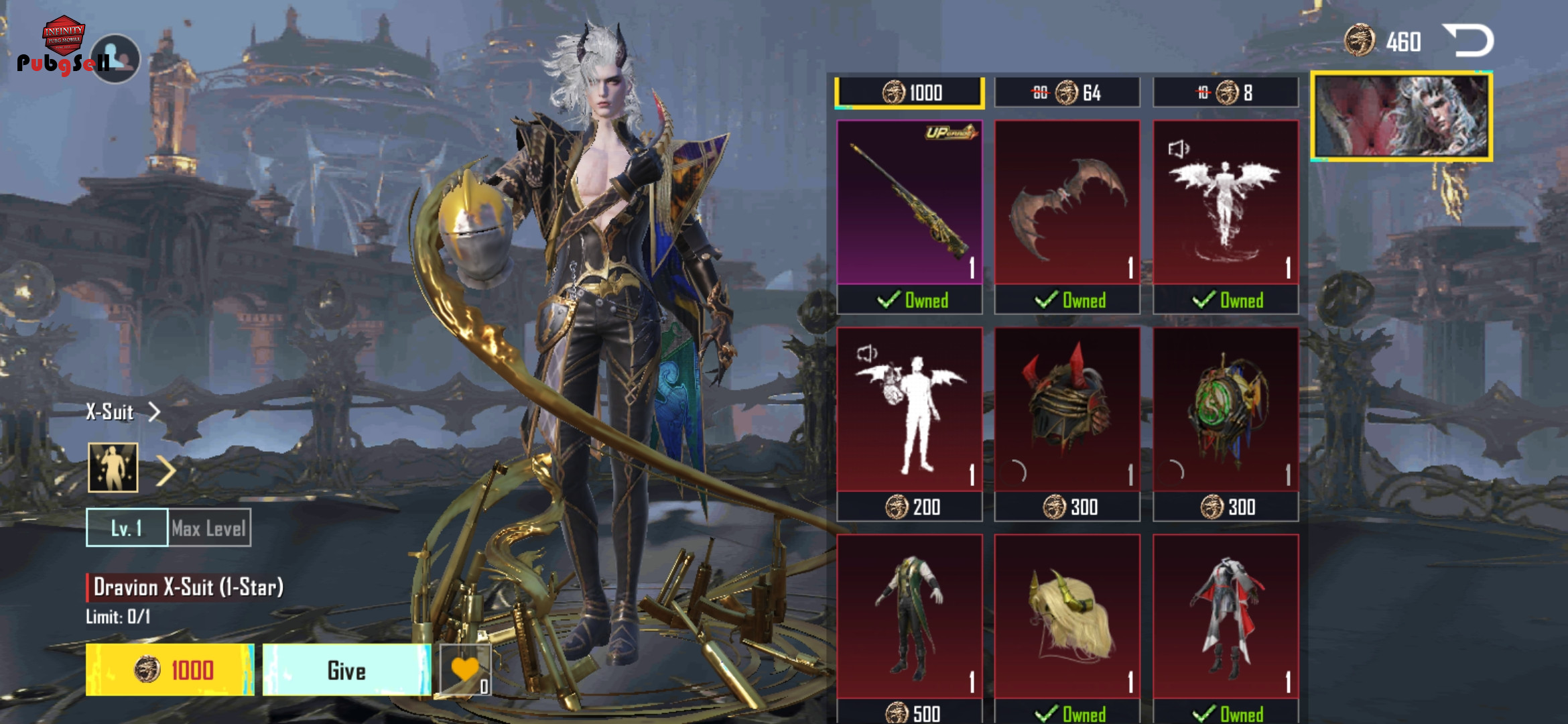The height and width of the screenshot is (724, 1568).
Task: Select the winged figure emote with spread wings
Action: click(x=1225, y=202)
